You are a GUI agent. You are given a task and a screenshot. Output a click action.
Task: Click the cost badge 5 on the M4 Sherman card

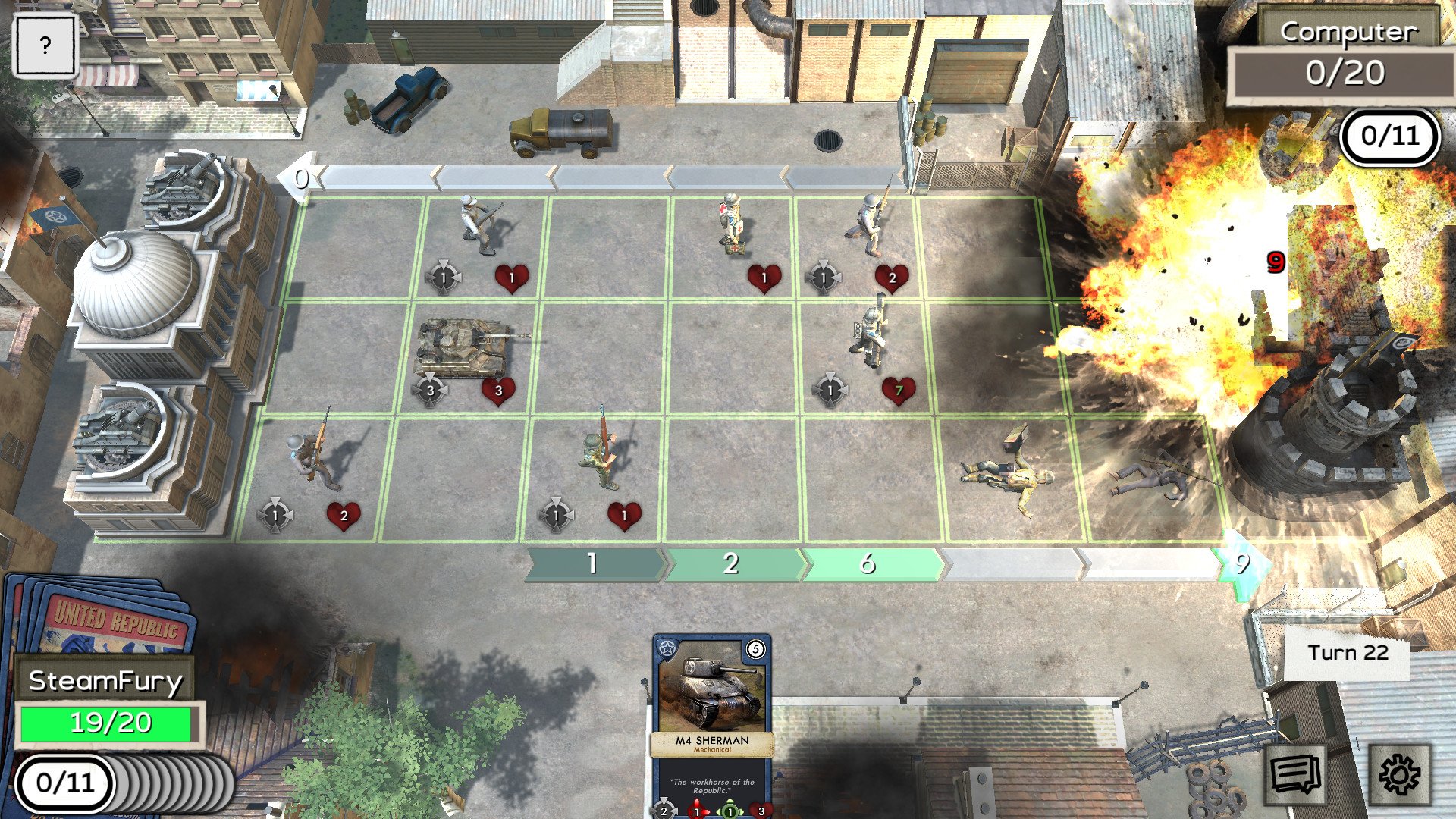[x=755, y=648]
